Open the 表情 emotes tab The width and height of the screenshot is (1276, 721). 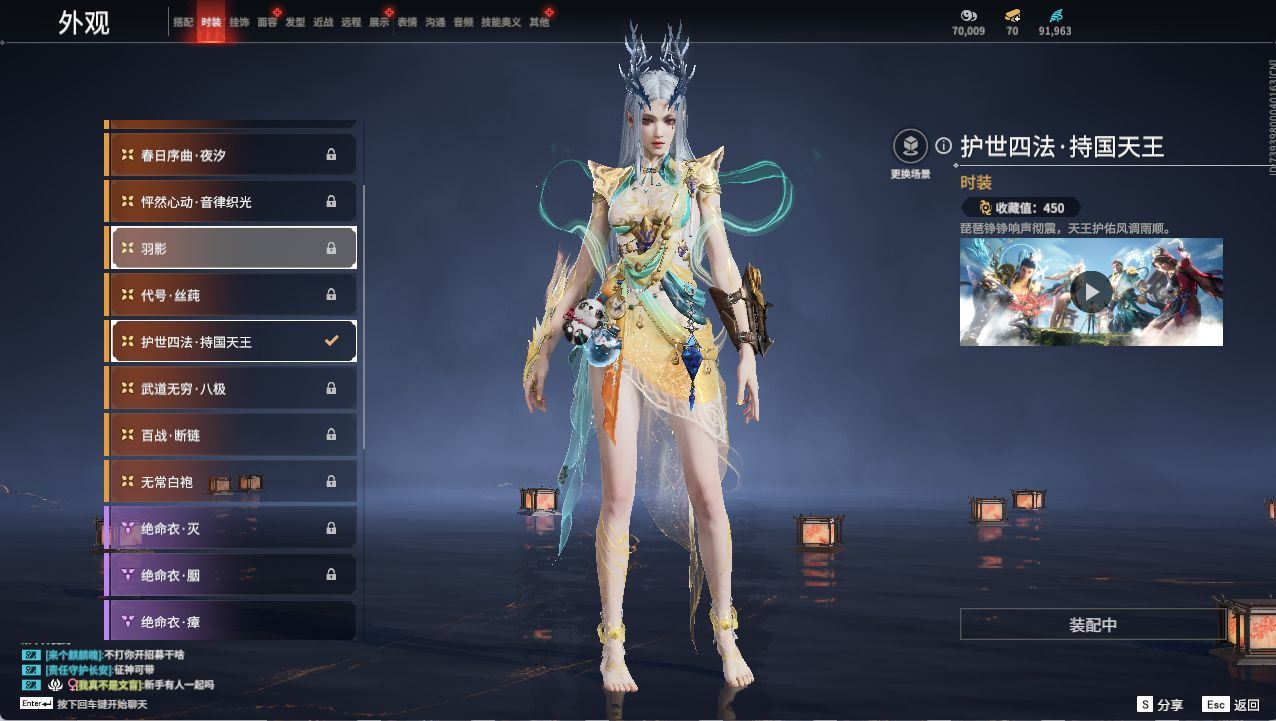click(407, 22)
